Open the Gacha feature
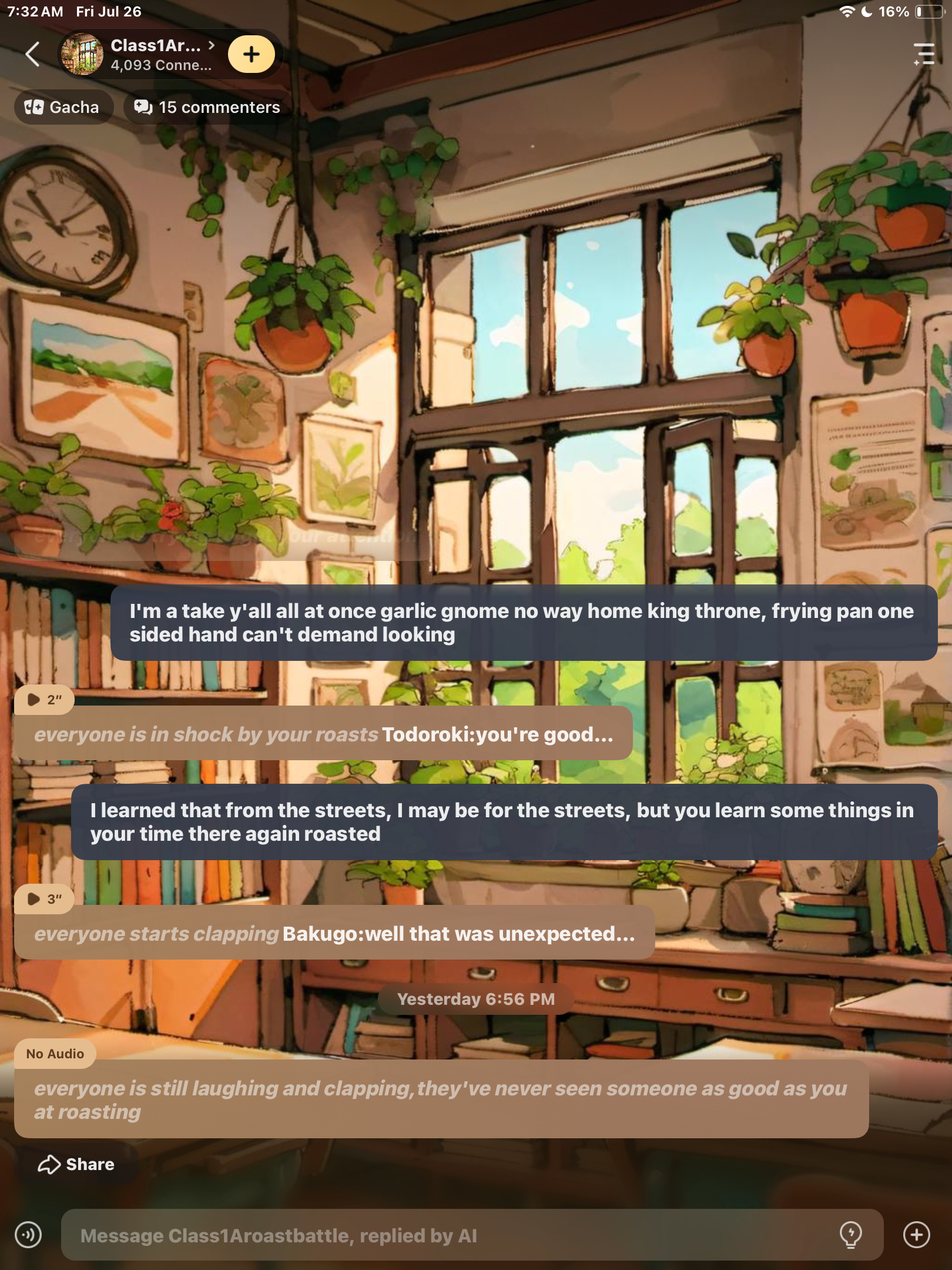The width and height of the screenshot is (952, 1270). coord(62,107)
